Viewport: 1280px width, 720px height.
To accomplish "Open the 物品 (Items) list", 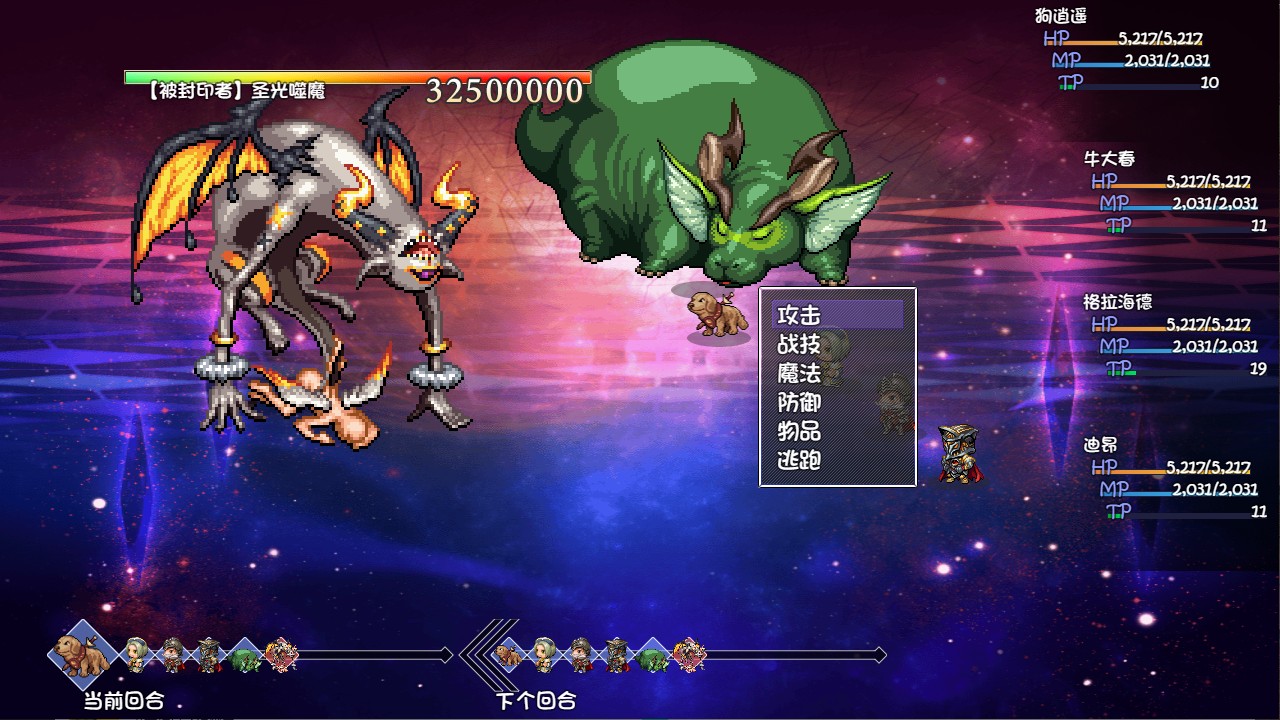I will coord(800,431).
